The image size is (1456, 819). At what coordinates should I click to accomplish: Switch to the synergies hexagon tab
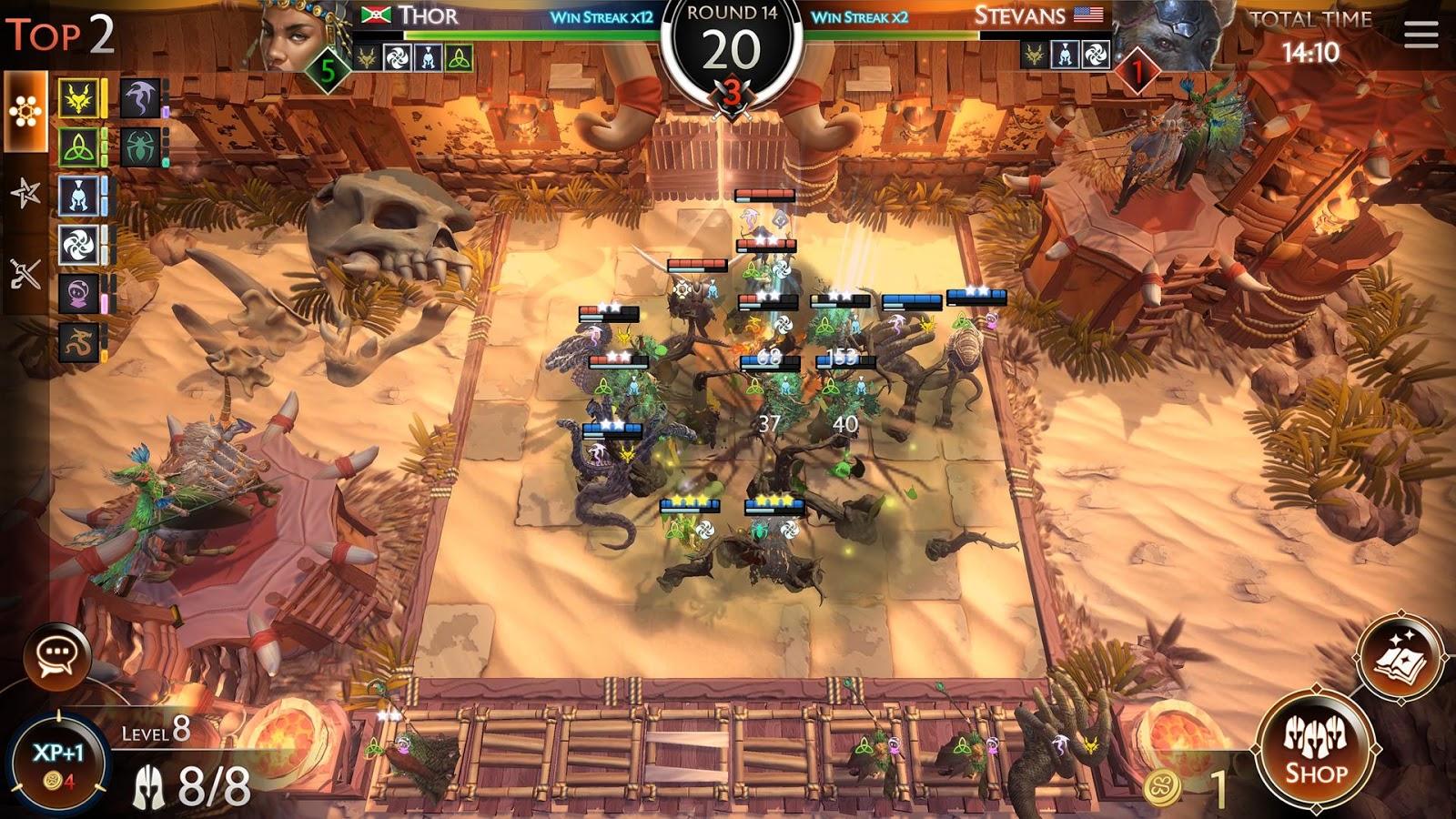pos(25,111)
